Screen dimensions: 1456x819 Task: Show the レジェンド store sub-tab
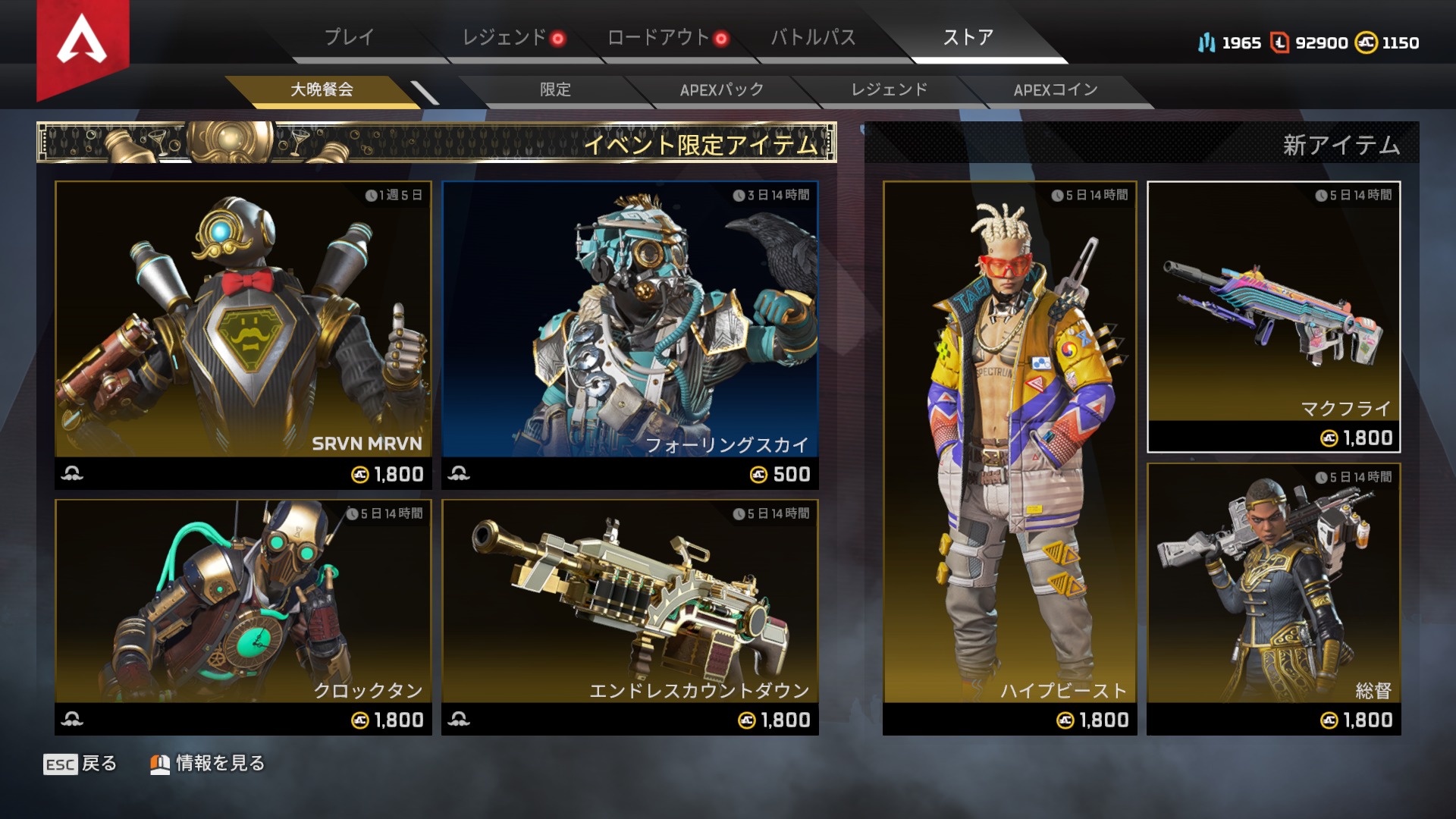(x=889, y=89)
